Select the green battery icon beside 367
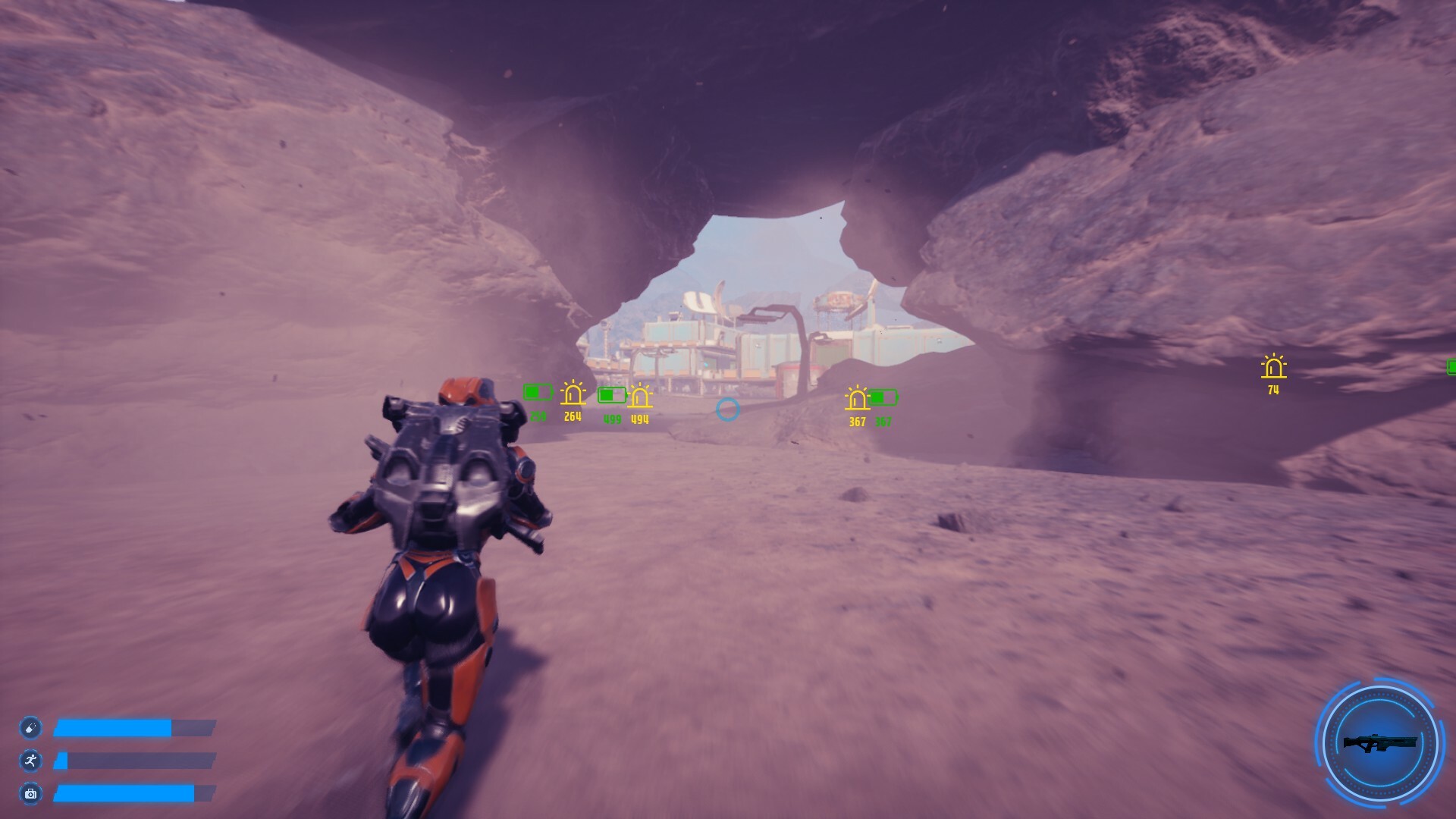 883,396
